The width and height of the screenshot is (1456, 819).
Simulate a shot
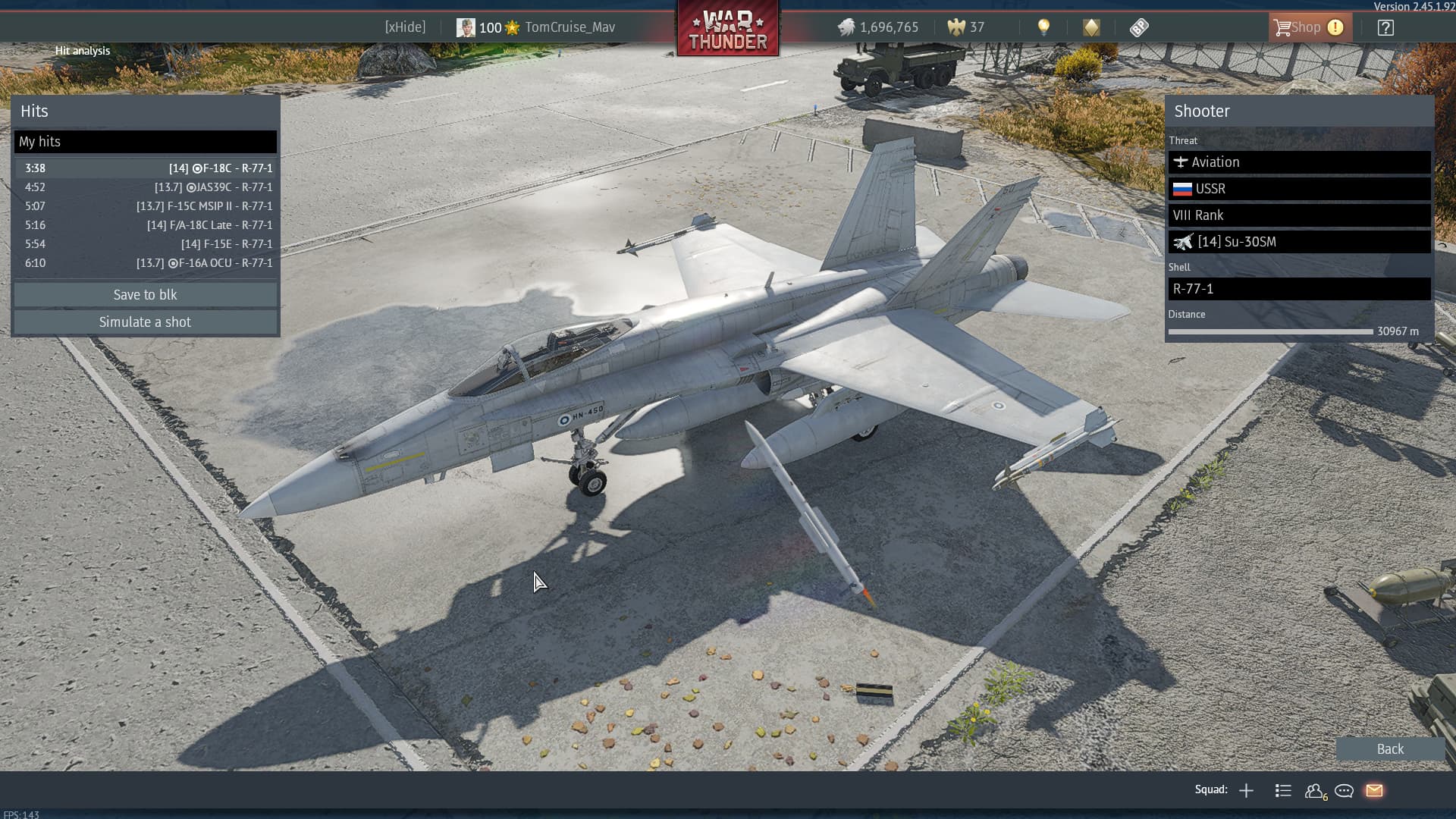pyautogui.click(x=145, y=322)
